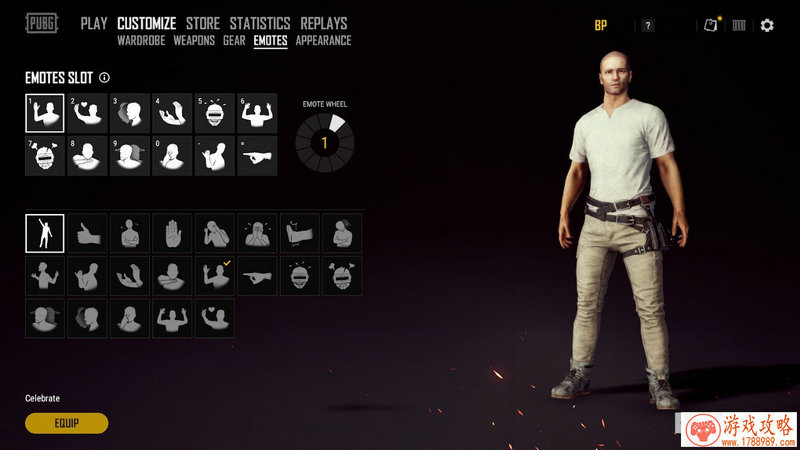
Task: Open the STORE menu
Action: tap(203, 23)
